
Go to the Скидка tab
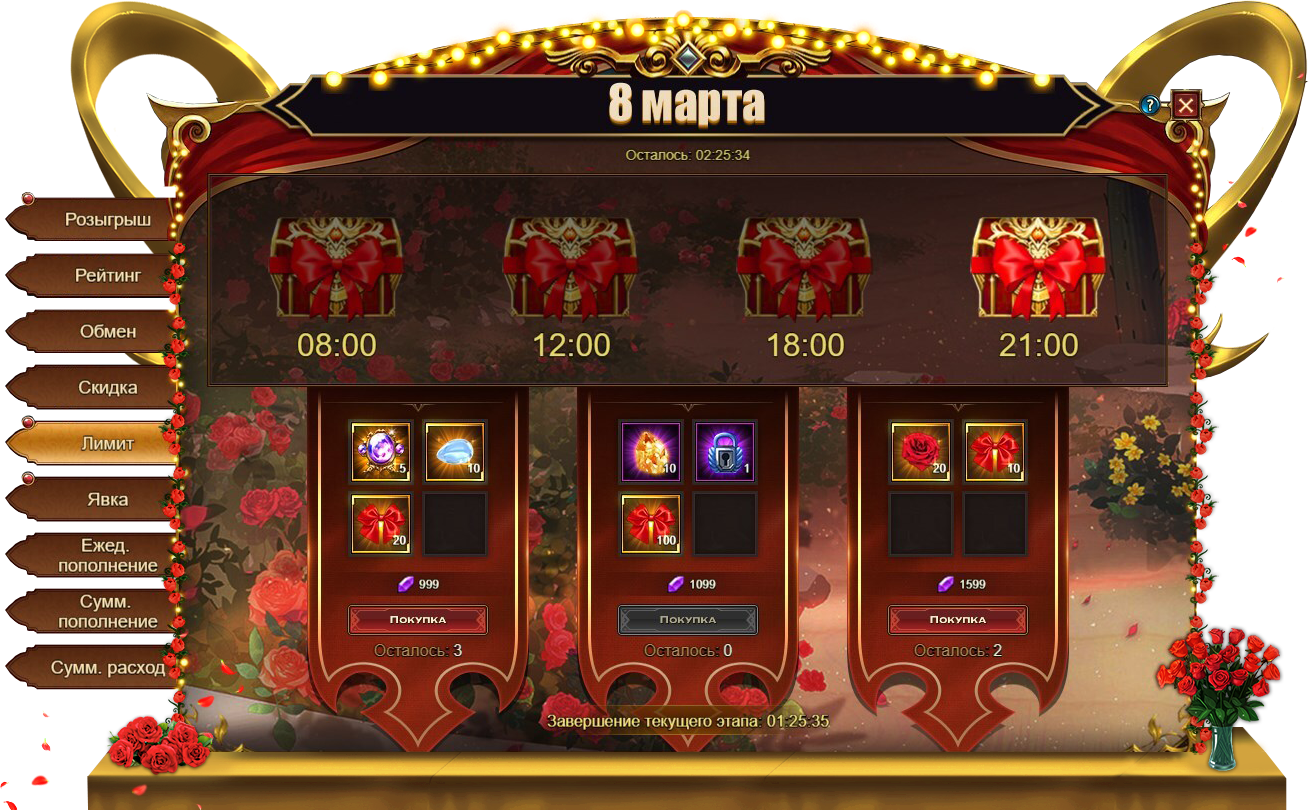click(x=106, y=387)
